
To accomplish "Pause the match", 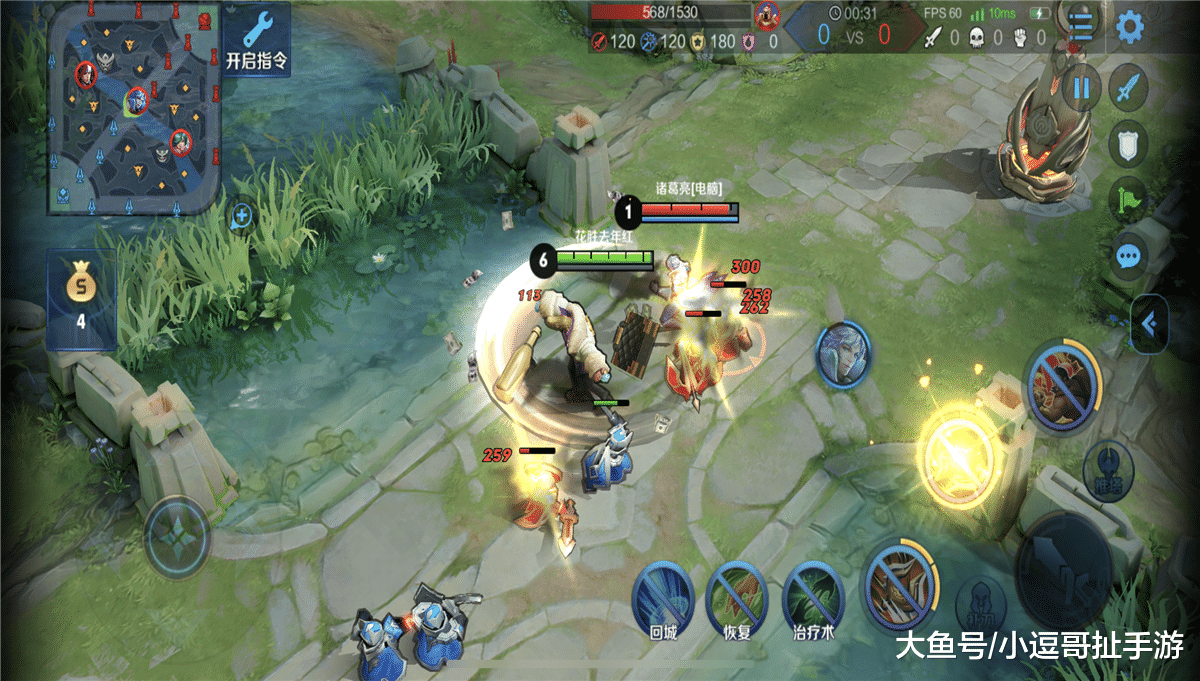I will (1081, 88).
